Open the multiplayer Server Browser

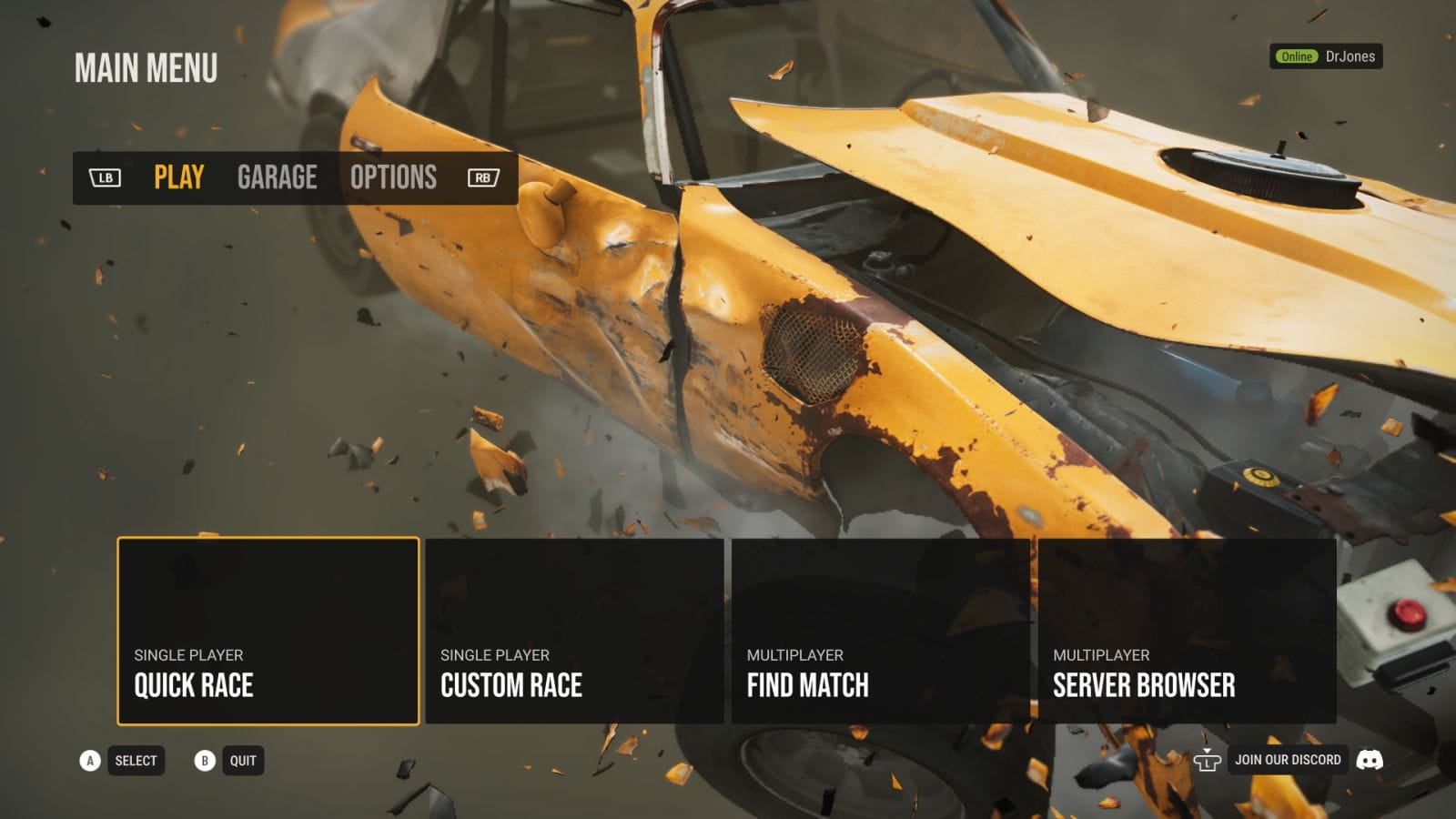[1187, 631]
